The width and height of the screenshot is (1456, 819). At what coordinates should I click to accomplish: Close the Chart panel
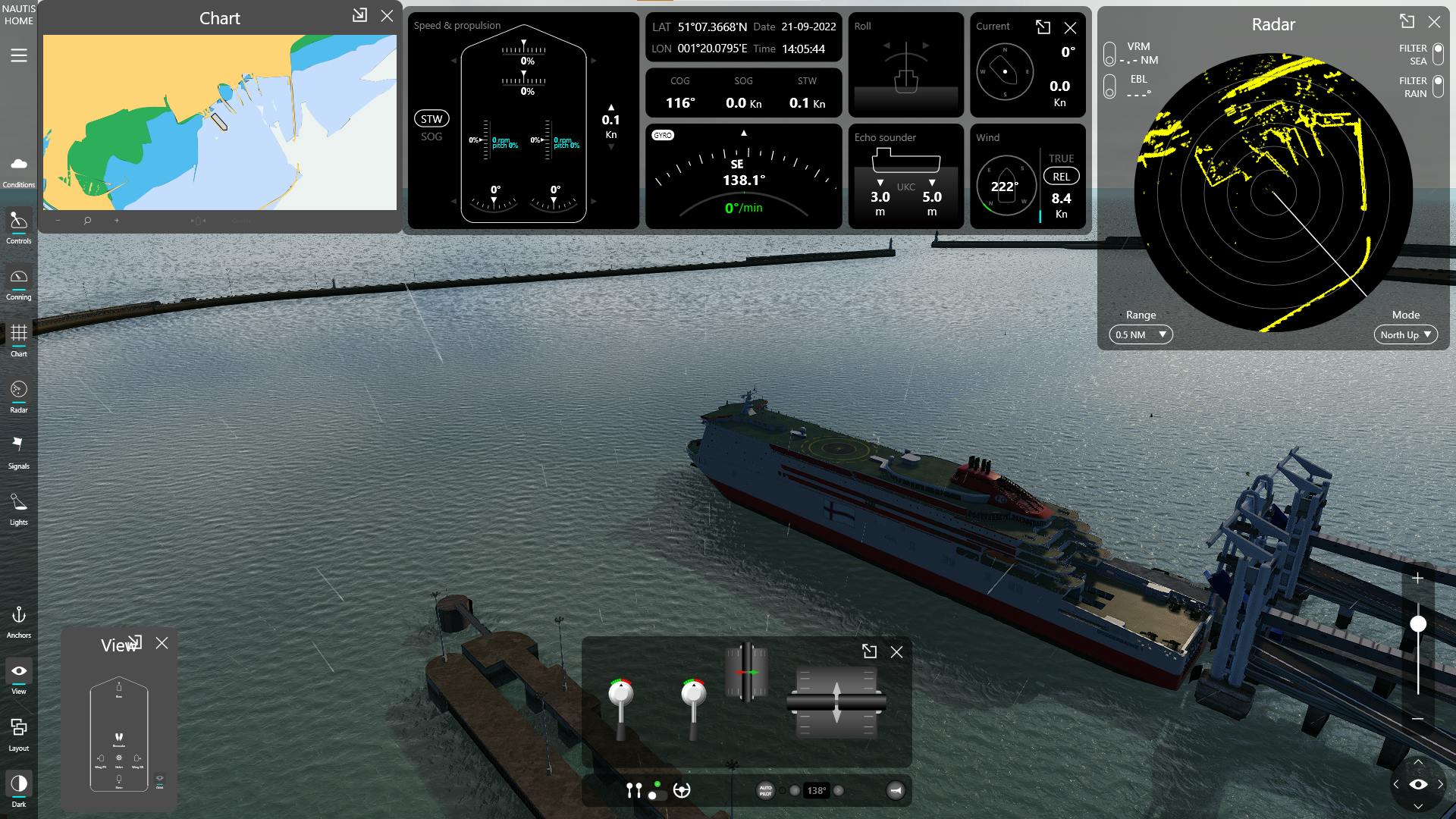pos(387,16)
